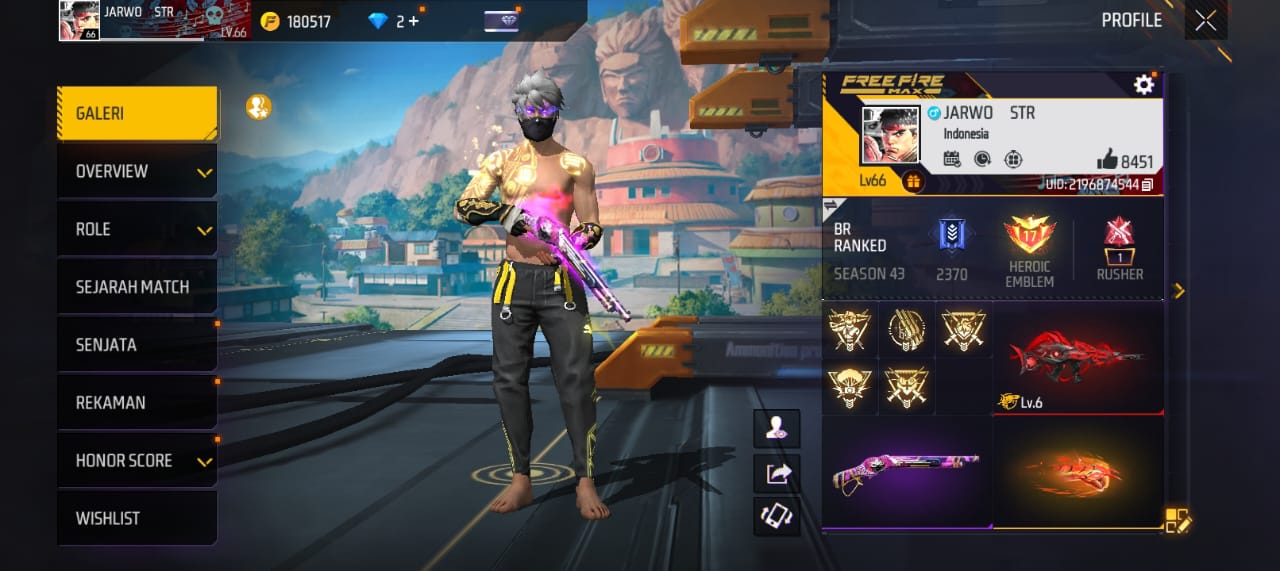
Task: Copy the player UID
Action: point(1147,185)
